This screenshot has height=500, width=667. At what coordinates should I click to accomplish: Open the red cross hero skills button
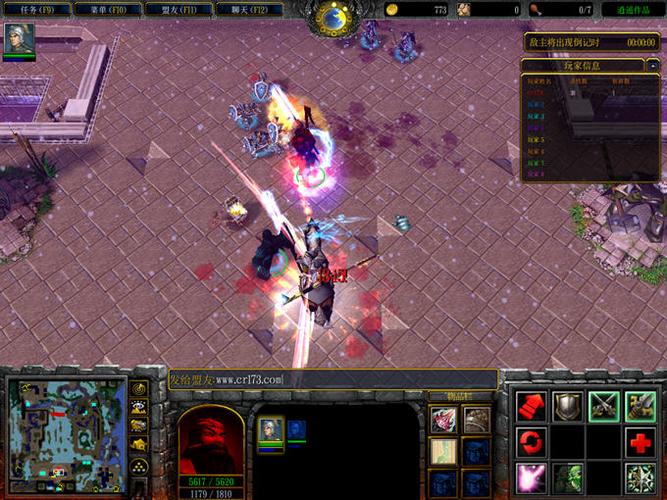tap(640, 442)
